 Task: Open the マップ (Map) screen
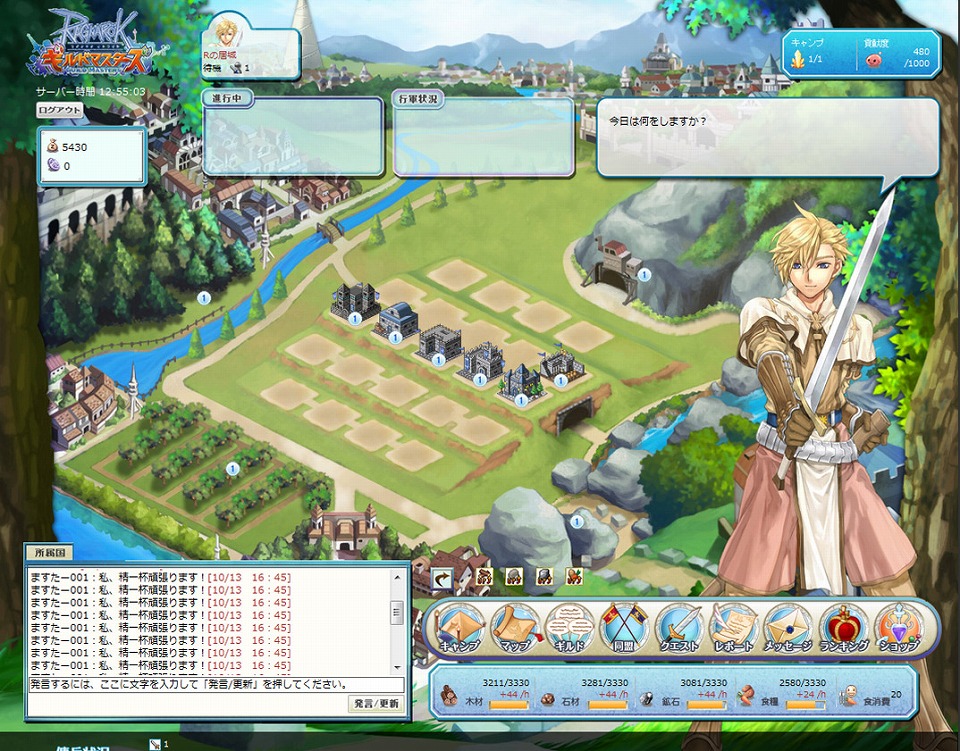point(515,629)
